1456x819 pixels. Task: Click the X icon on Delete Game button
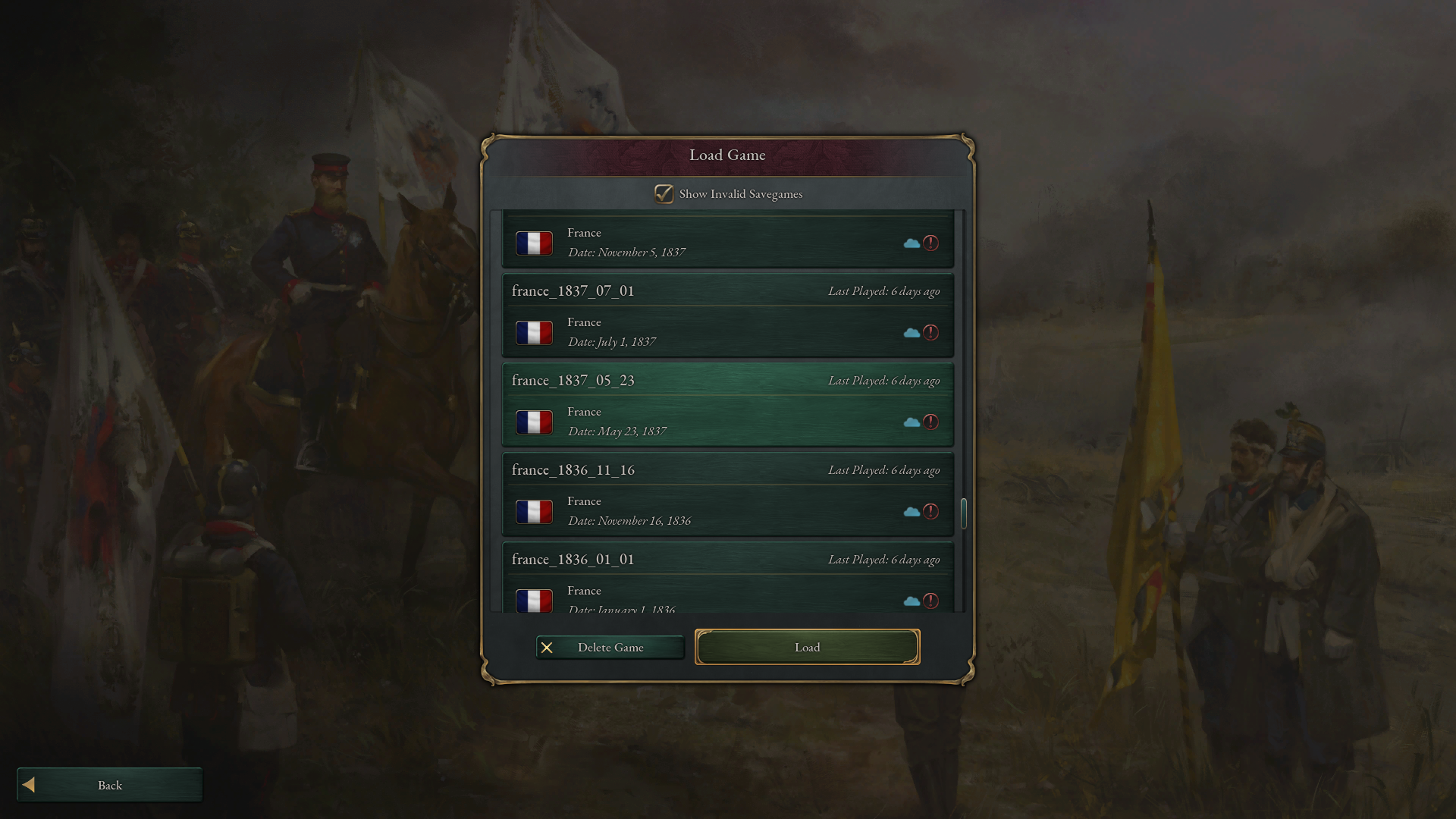click(x=548, y=648)
